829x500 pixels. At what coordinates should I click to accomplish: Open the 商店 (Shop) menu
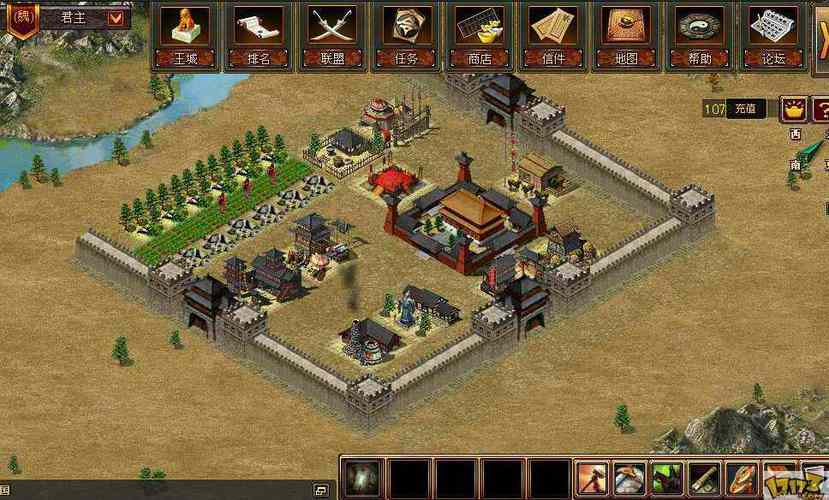479,35
